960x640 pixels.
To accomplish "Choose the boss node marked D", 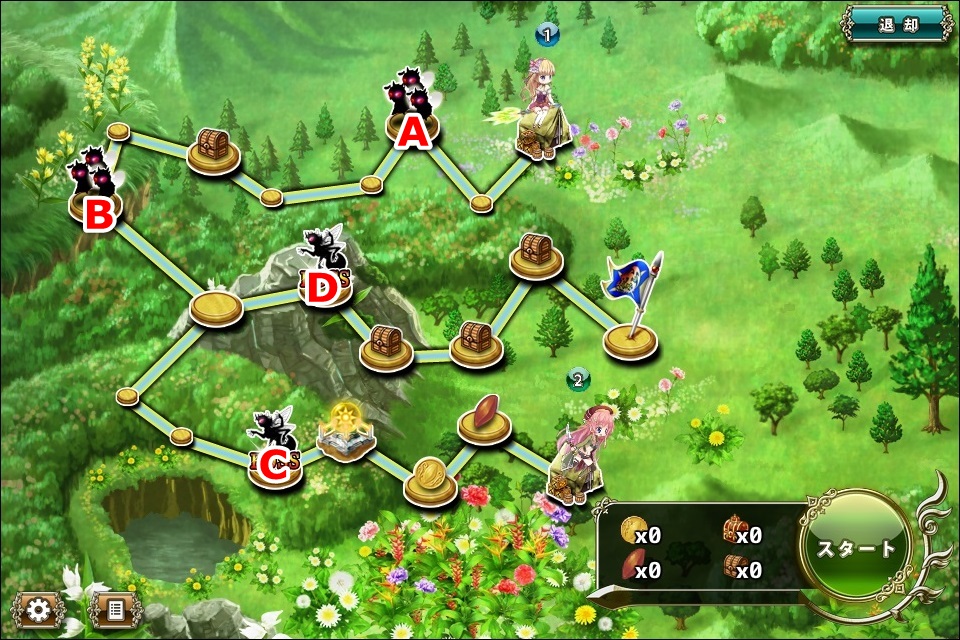I will coord(322,275).
